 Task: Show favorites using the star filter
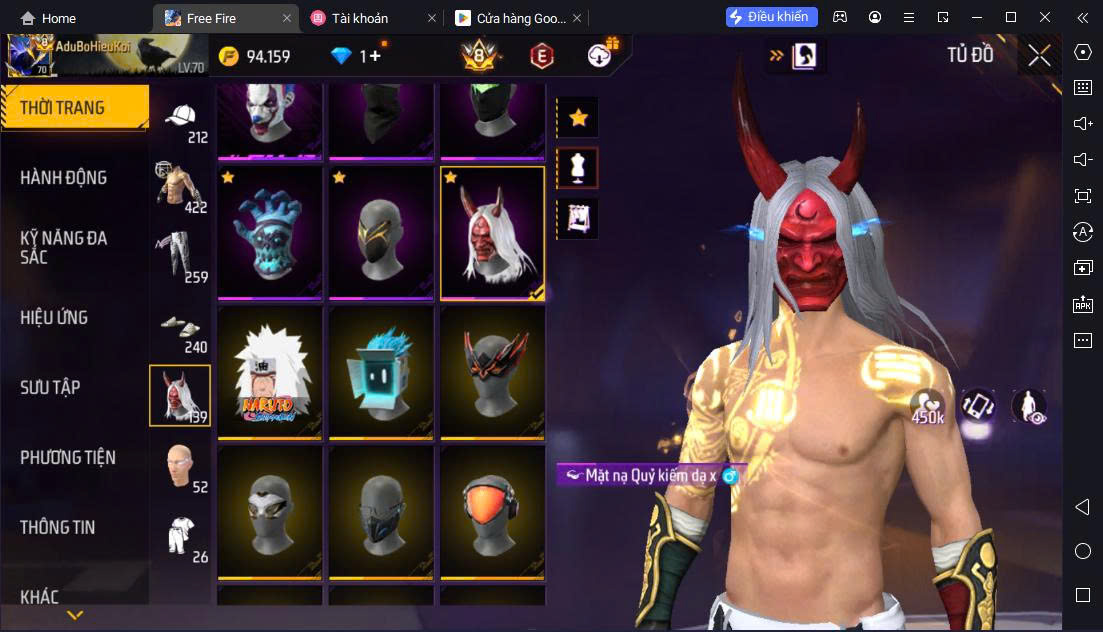click(x=578, y=118)
